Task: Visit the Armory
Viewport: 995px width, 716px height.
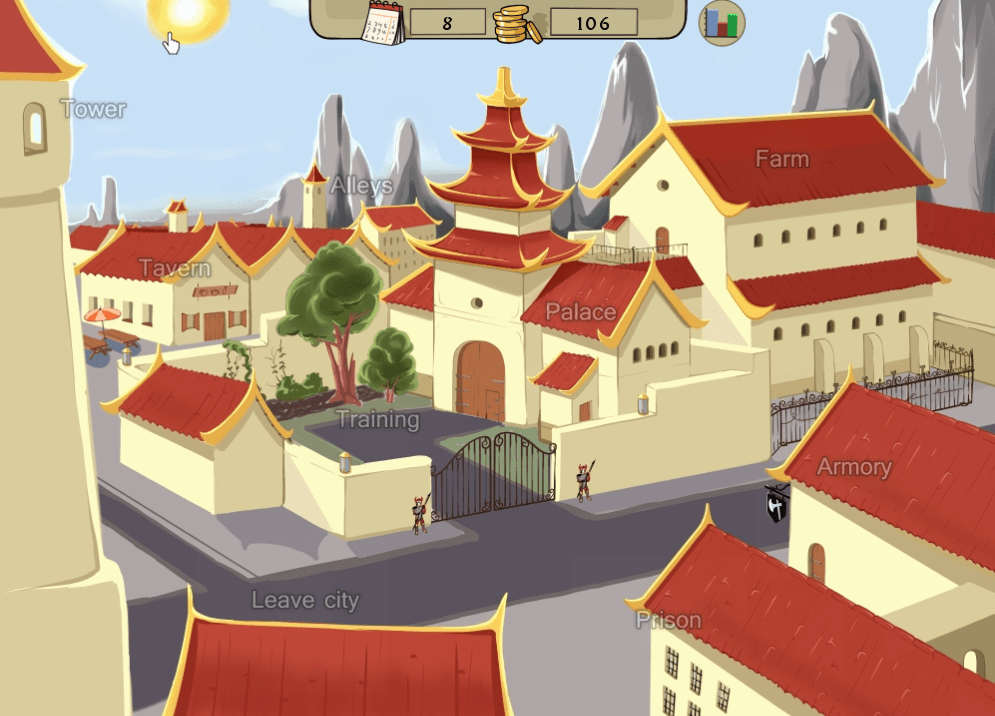Action: pos(854,467)
